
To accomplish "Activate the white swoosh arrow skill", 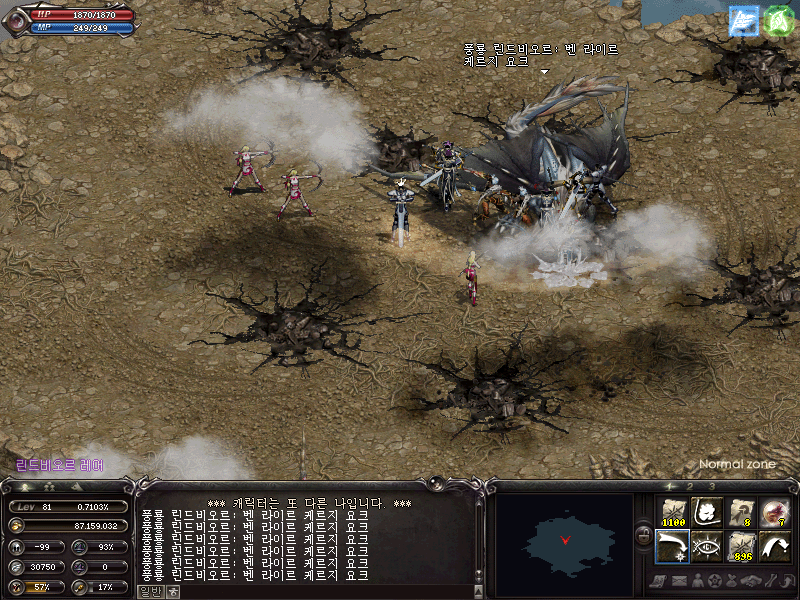I will pos(774,546).
